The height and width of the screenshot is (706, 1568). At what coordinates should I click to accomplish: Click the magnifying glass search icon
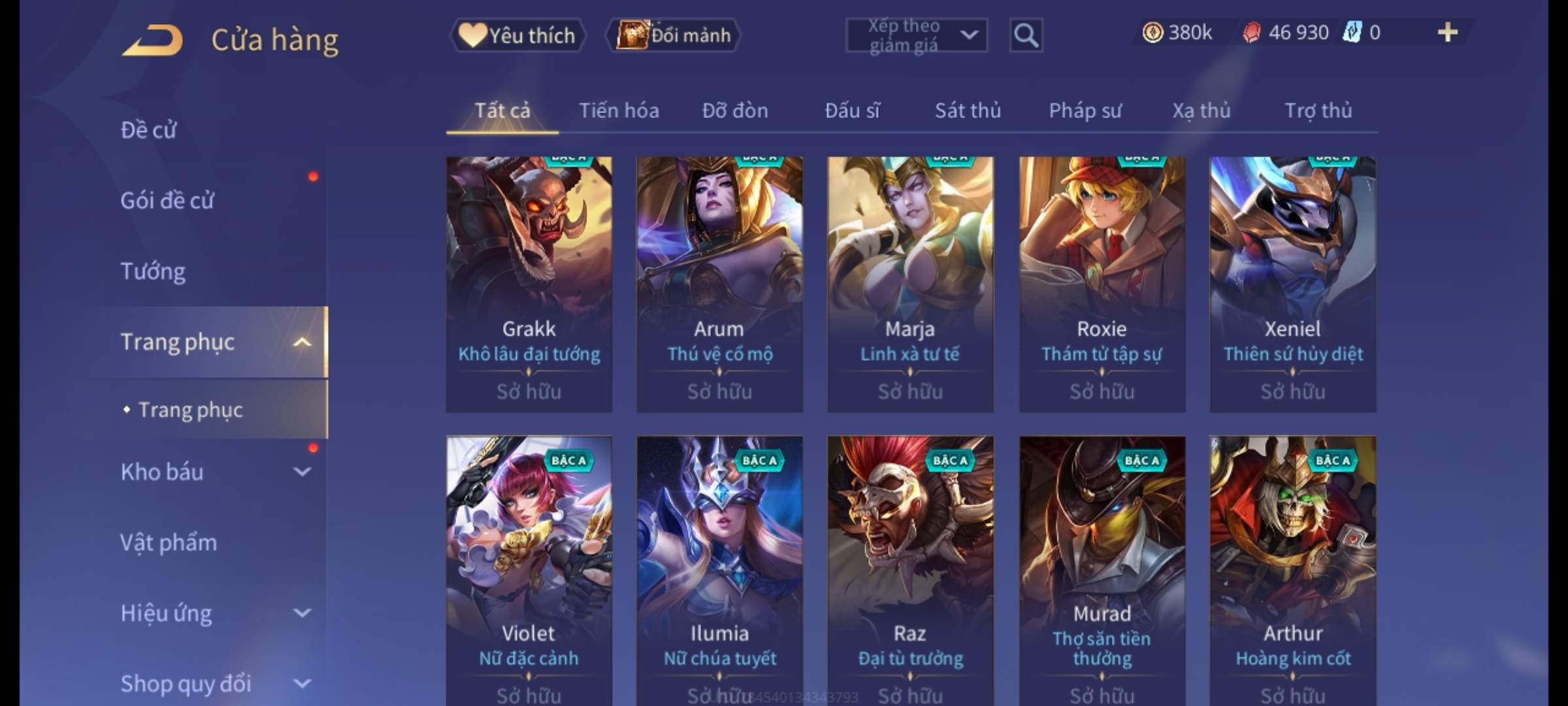(1026, 35)
